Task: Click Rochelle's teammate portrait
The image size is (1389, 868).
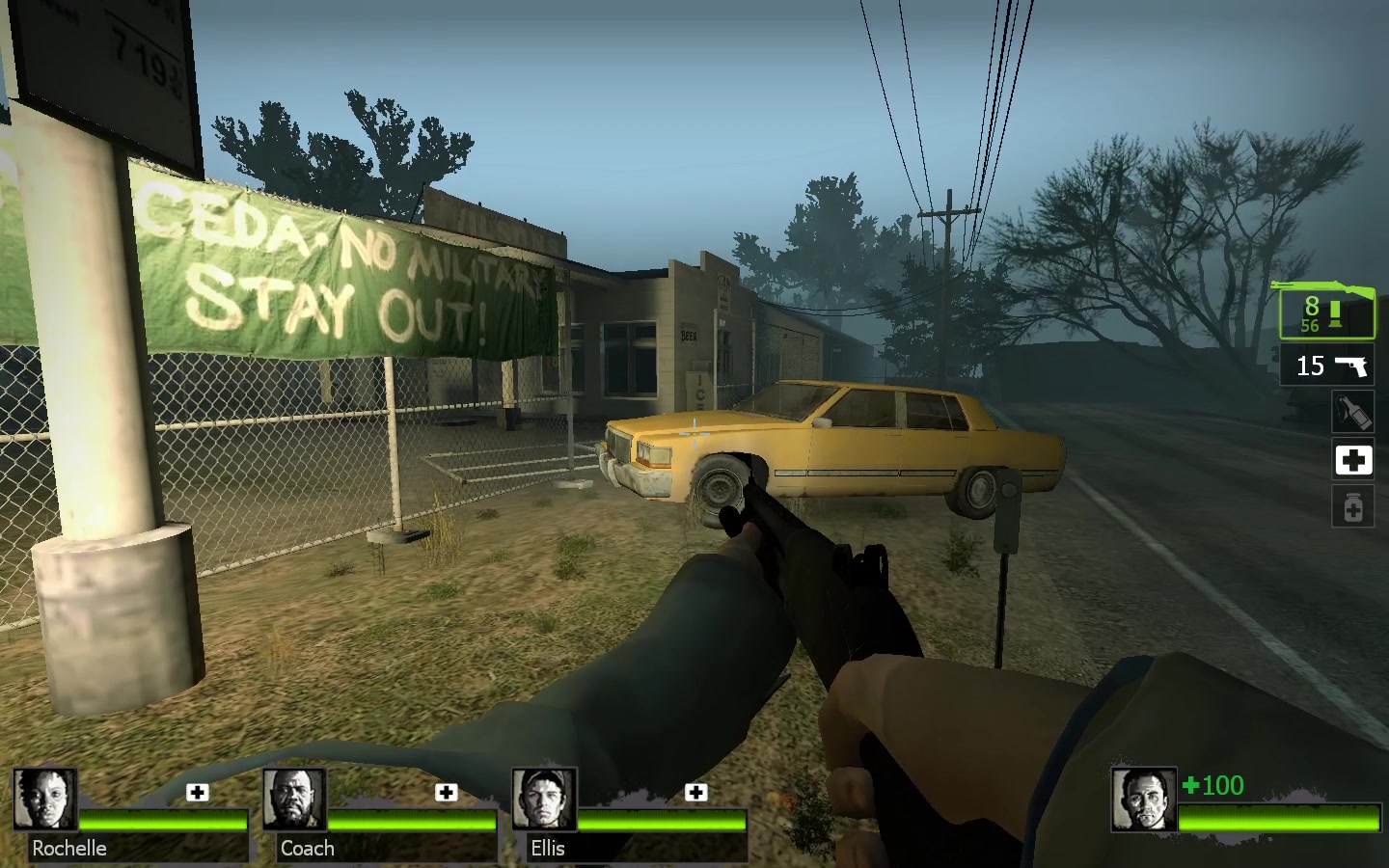Action: tap(44, 800)
